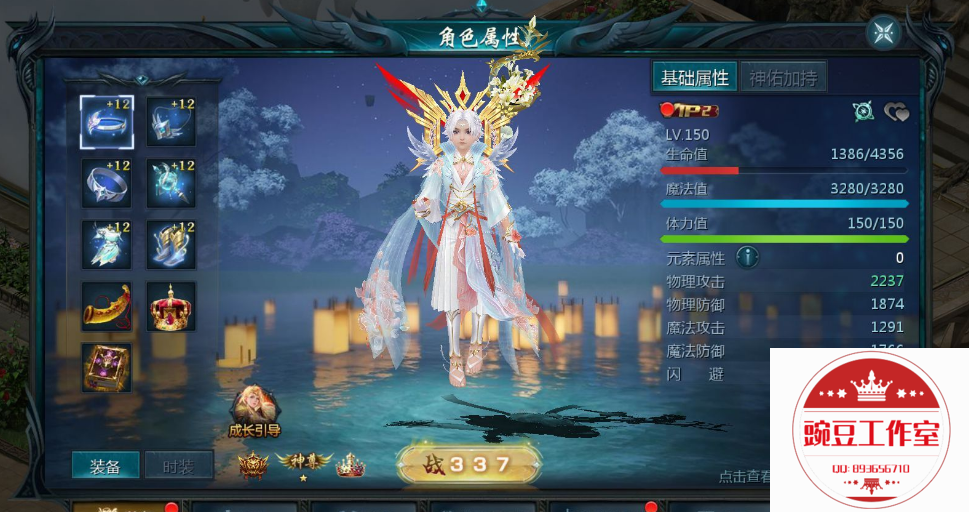Screen dimensions: 969x512
Task: Select the +12 necklace equipment slot
Action: pyautogui.click(x=171, y=121)
